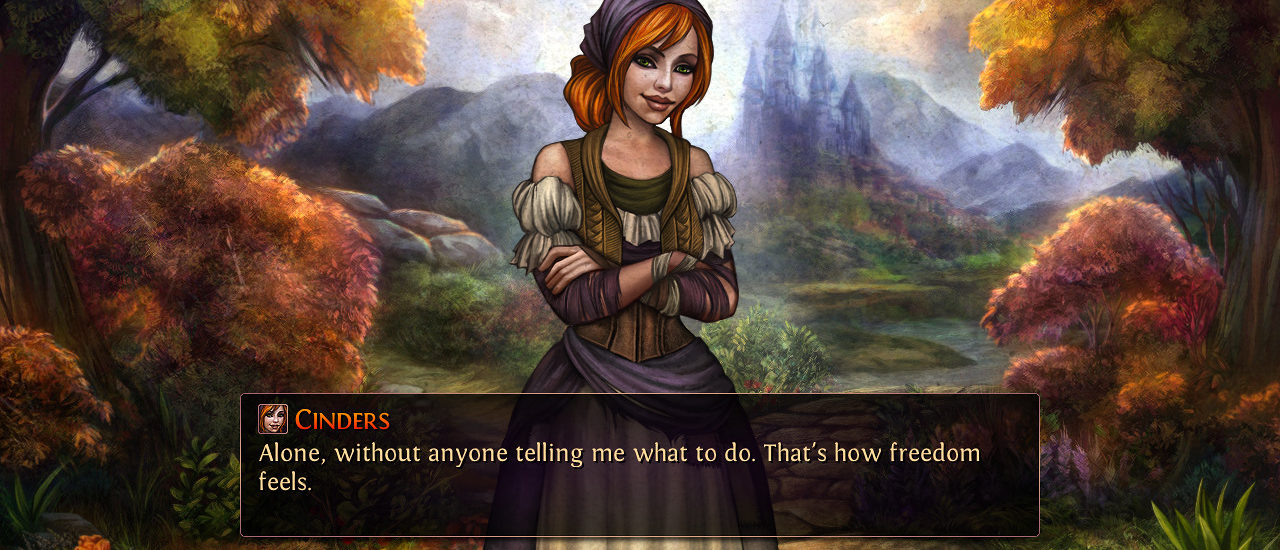Click the dialogue box to continue
Screen dimensions: 1280x550
639,480
